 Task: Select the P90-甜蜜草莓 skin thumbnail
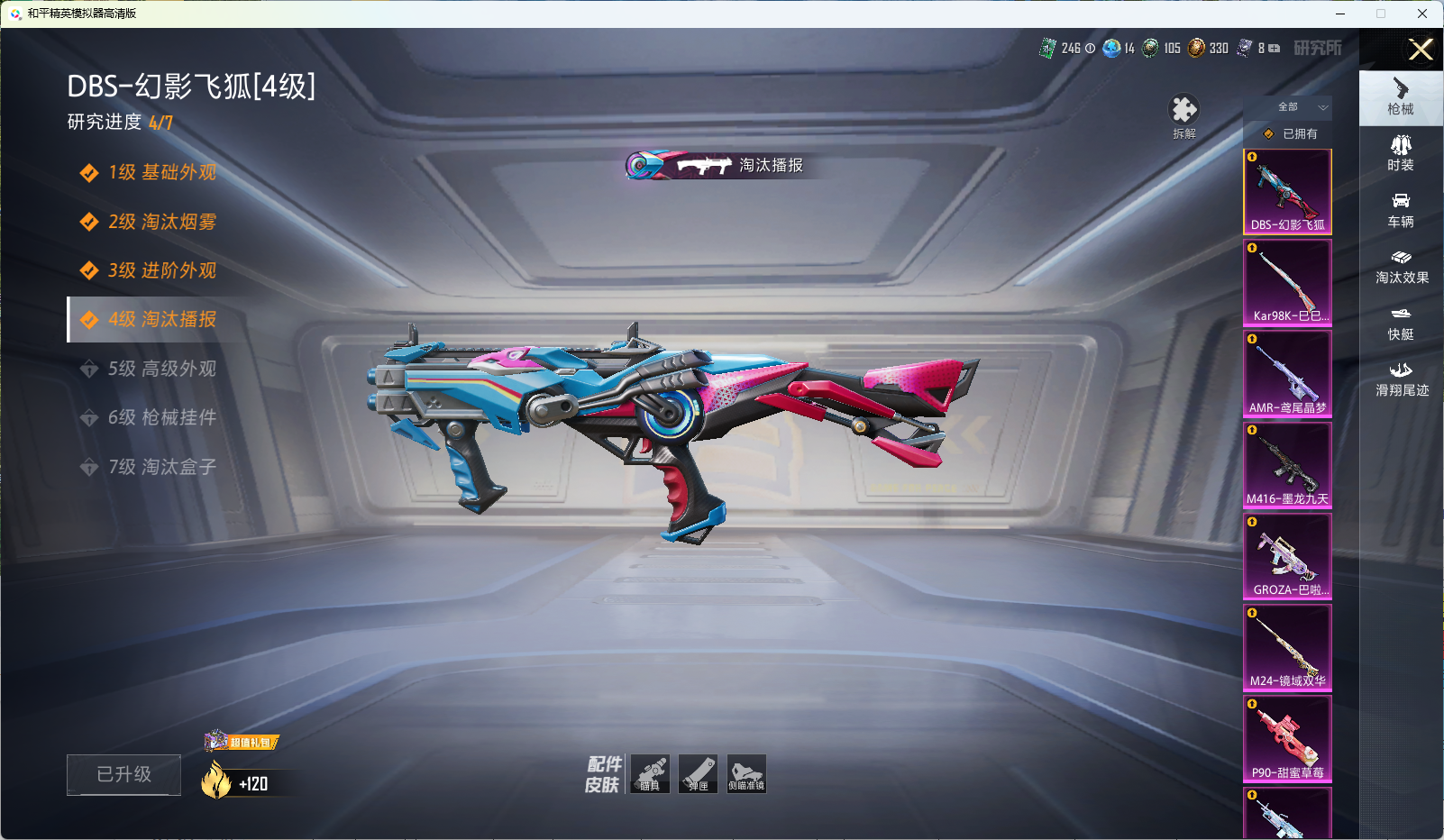coord(1287,738)
